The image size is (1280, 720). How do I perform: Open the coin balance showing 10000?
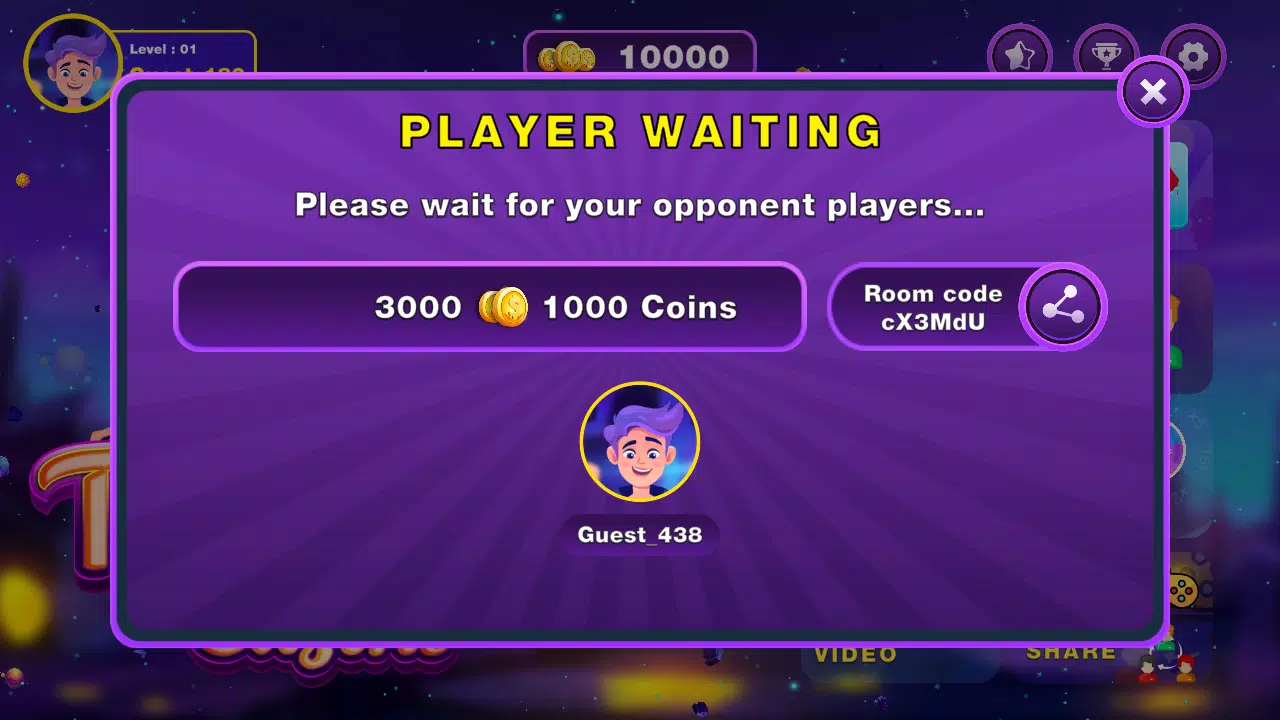click(x=640, y=57)
